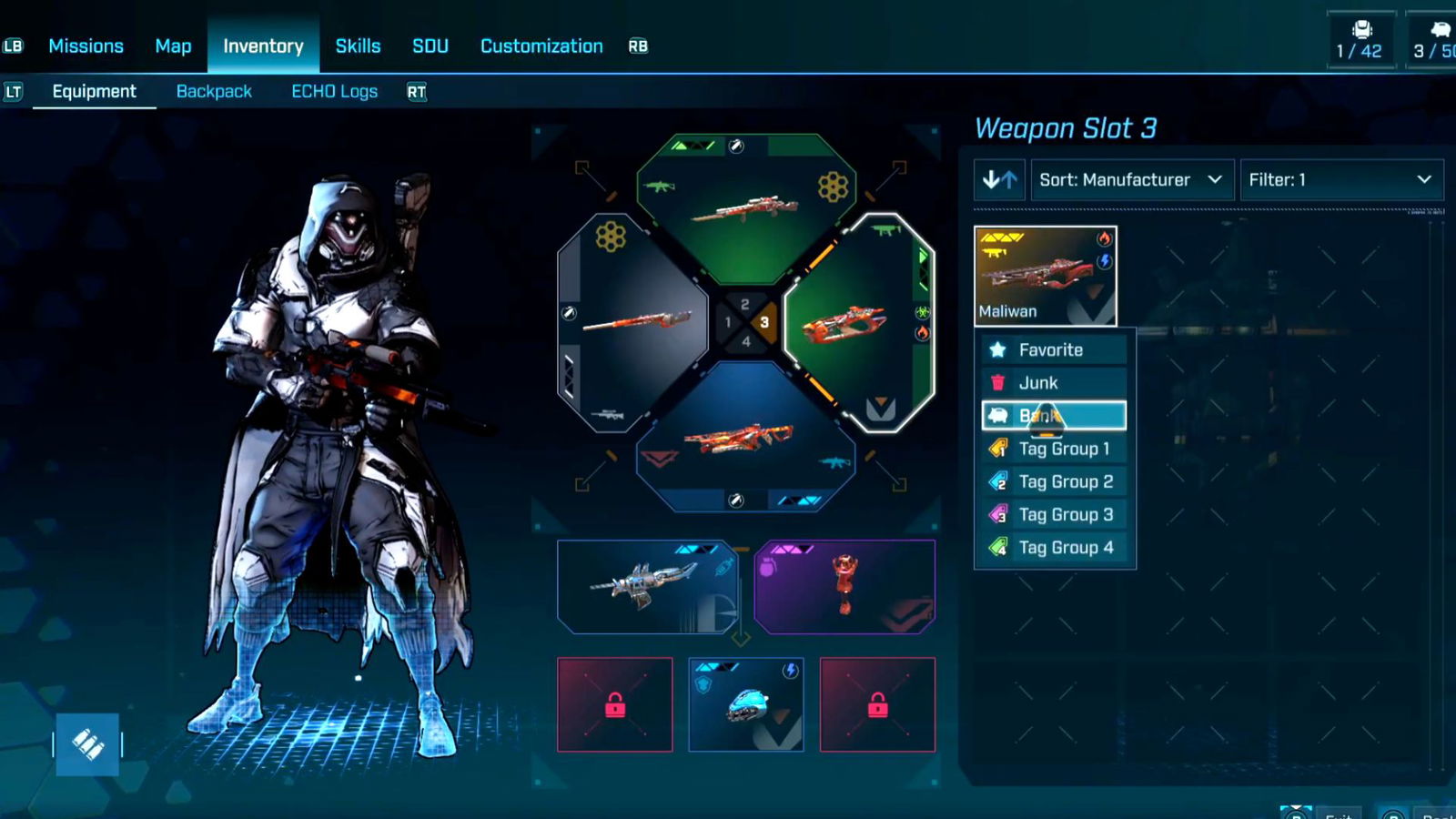The height and width of the screenshot is (819, 1456).
Task: Switch to the Customization tab
Action: [x=541, y=46]
